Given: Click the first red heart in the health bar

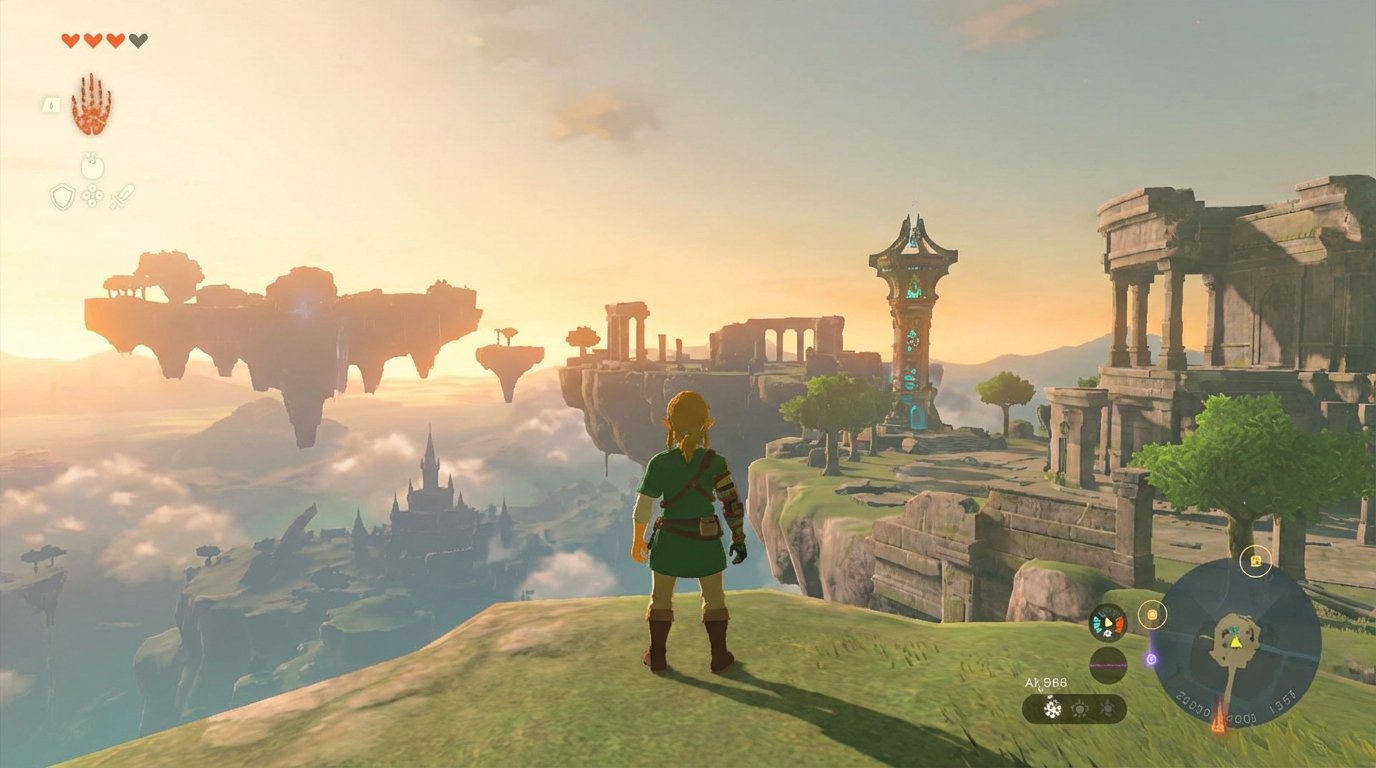Looking at the screenshot, I should [72, 39].
